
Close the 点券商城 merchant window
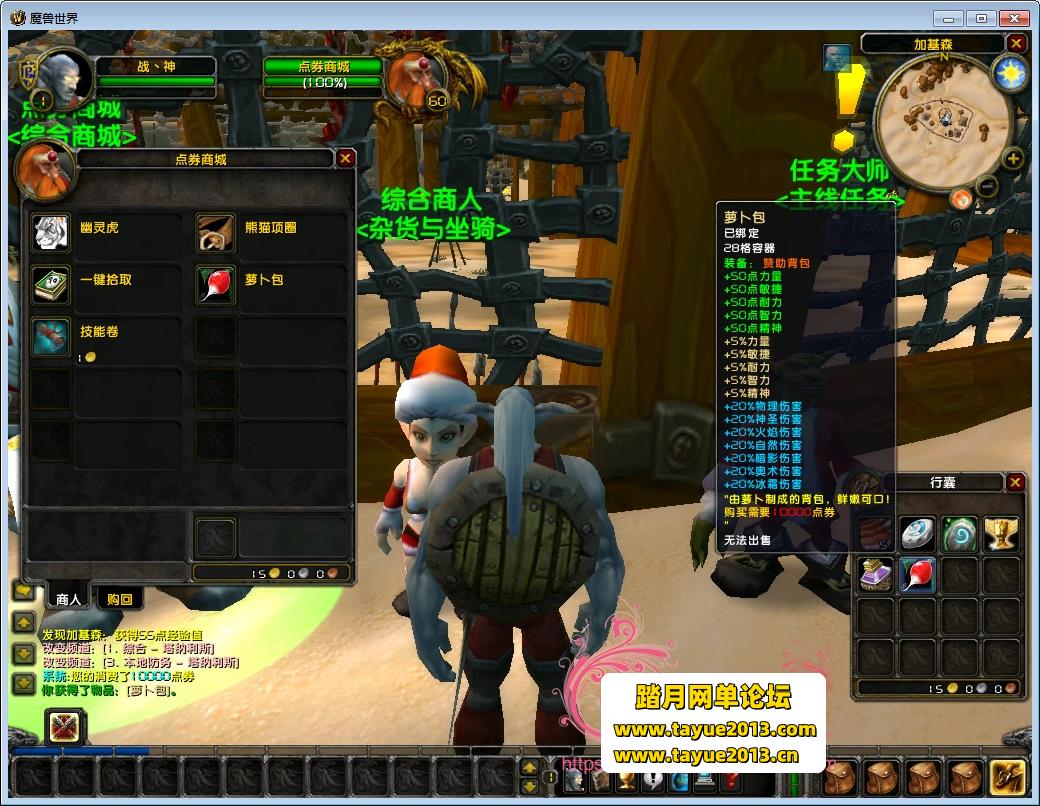(x=345, y=158)
